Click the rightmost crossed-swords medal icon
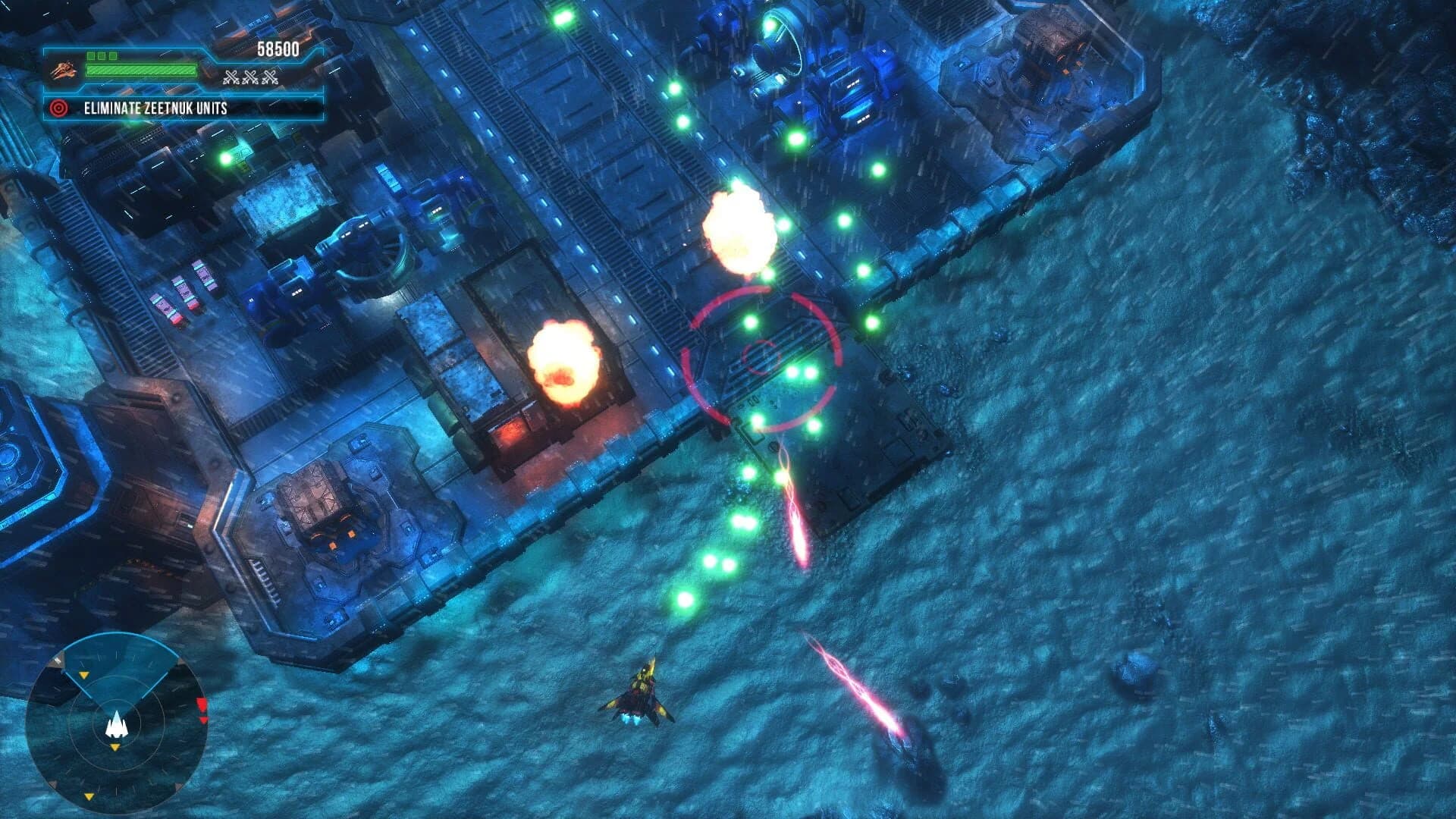1456x819 pixels. (268, 77)
